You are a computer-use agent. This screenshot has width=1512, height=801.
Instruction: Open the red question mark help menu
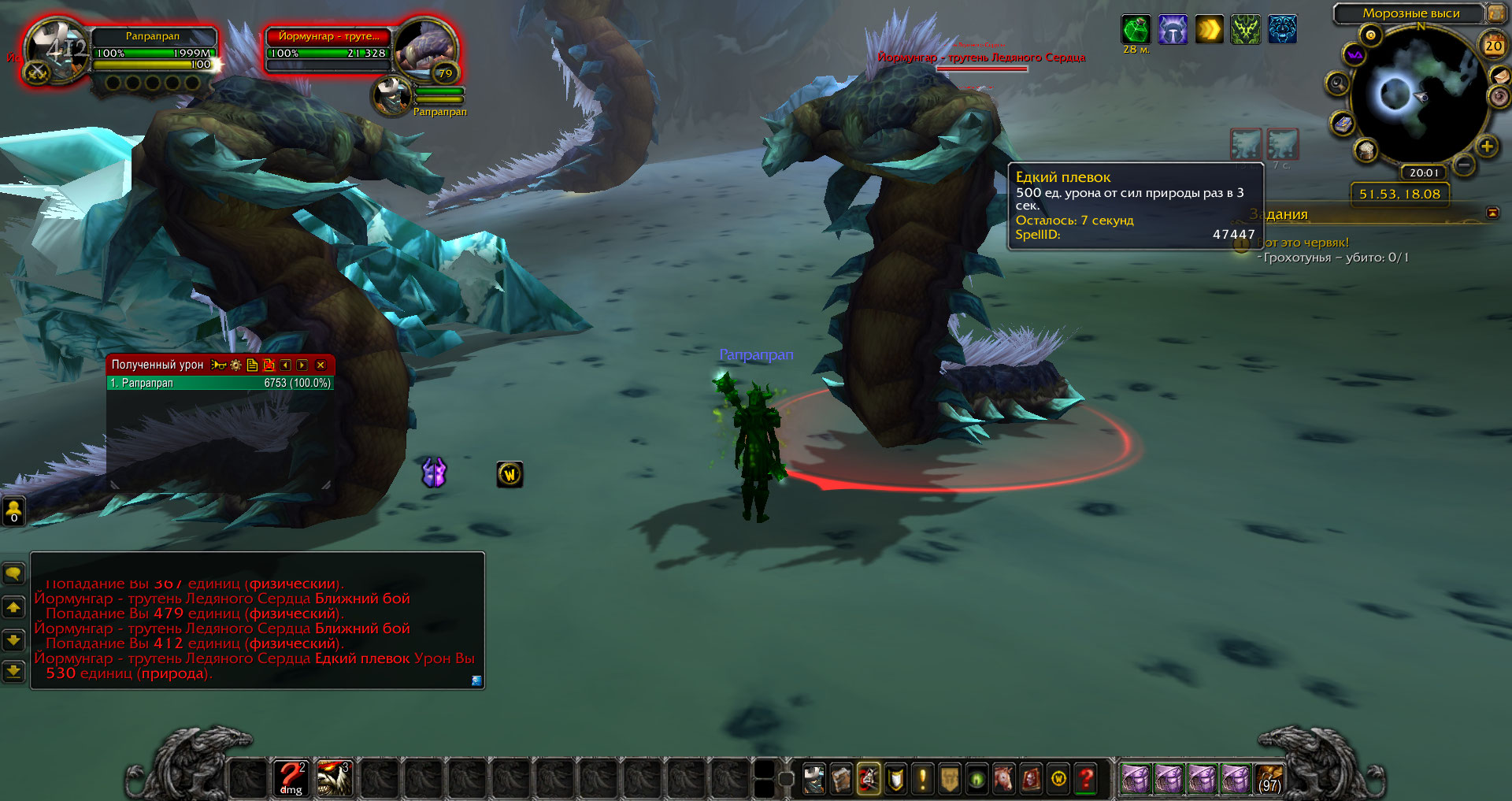(1087, 779)
